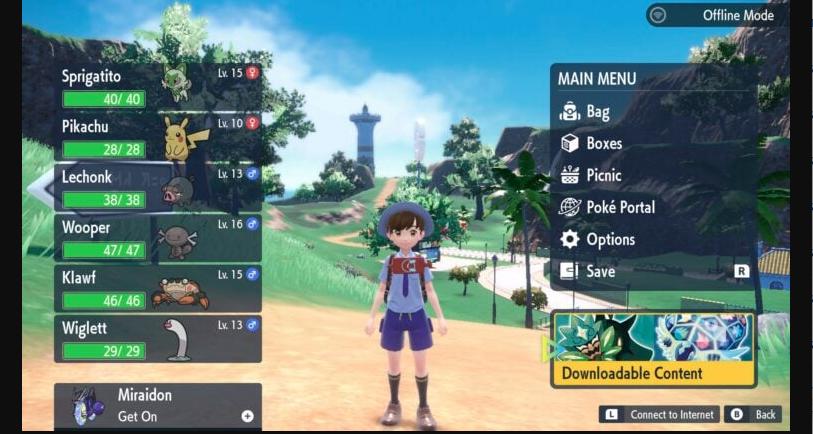
Task: Select the Lechonk party slot
Action: click(158, 188)
